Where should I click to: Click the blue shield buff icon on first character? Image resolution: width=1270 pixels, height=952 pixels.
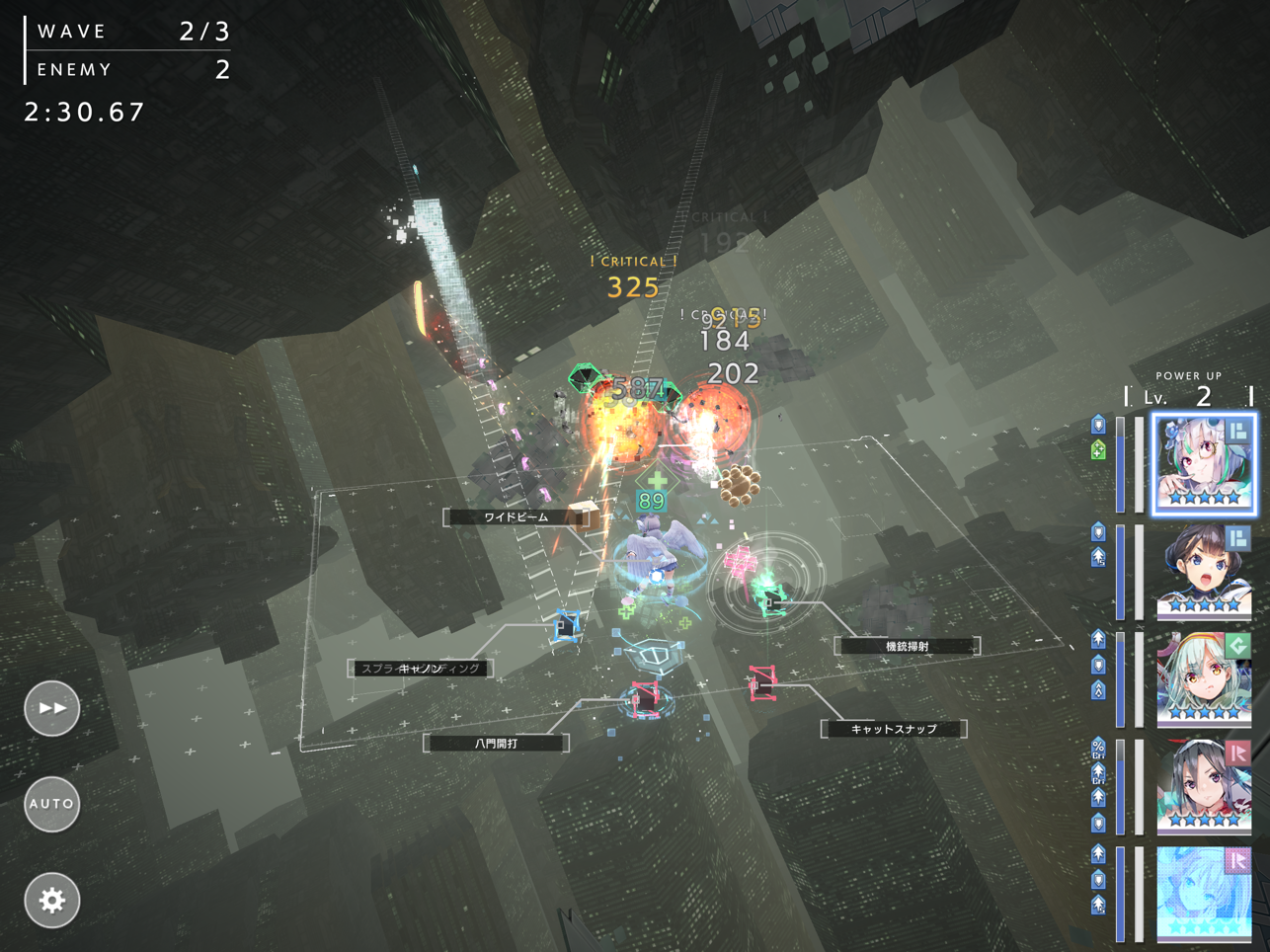coord(1099,423)
